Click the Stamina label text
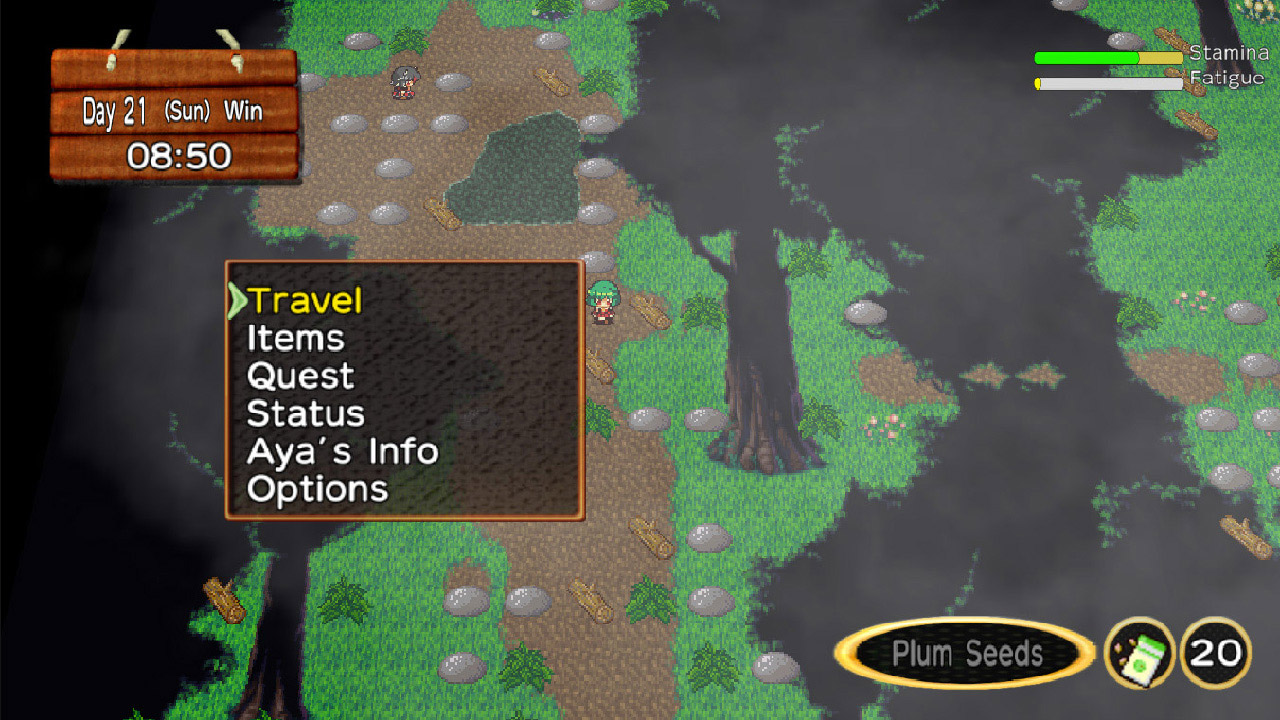This screenshot has height=720, width=1280. coord(1228,52)
